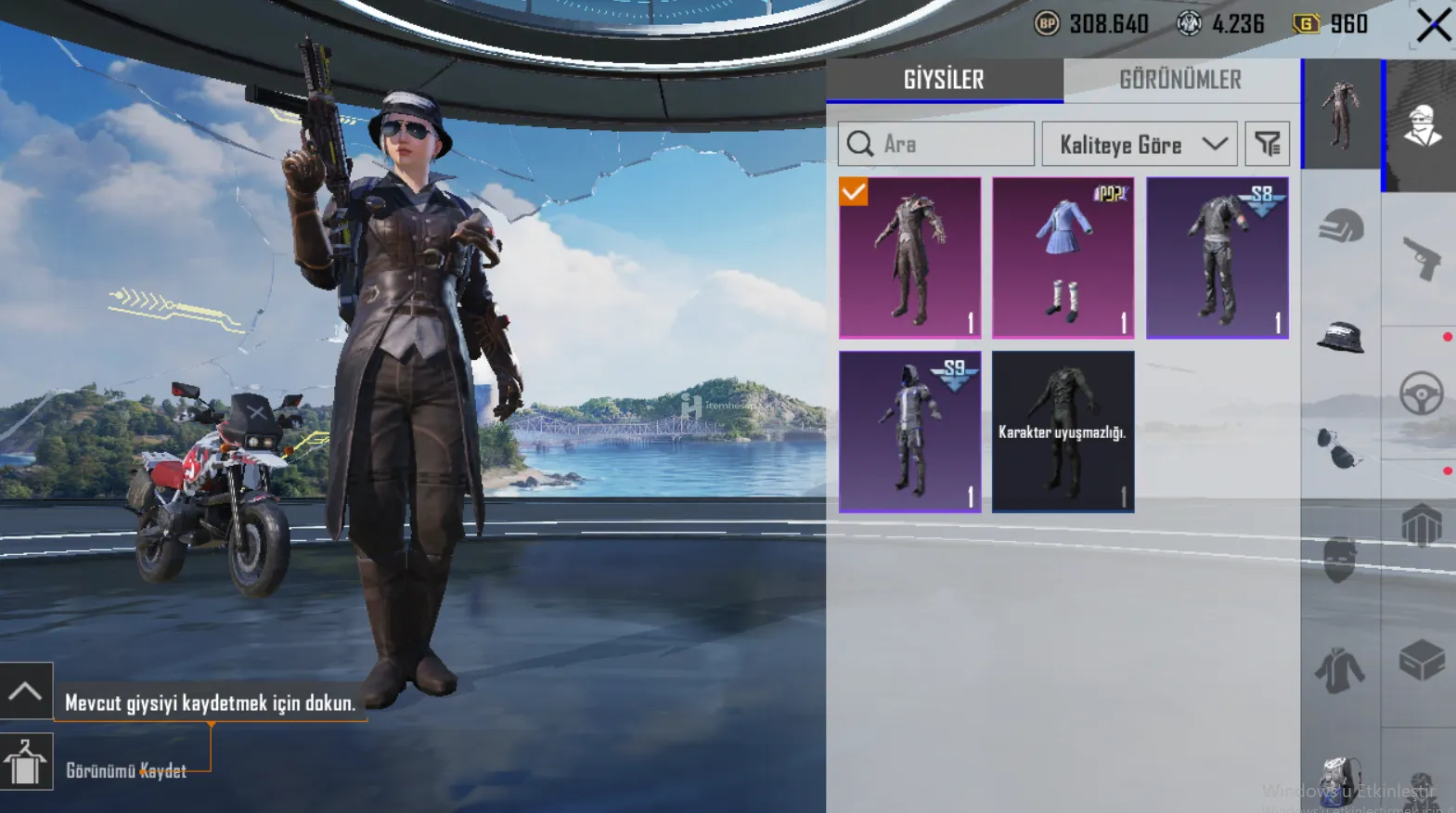This screenshot has height=813, width=1456.
Task: Select the Karakter uyuşmazlığı outfit tile
Action: coord(1063,431)
